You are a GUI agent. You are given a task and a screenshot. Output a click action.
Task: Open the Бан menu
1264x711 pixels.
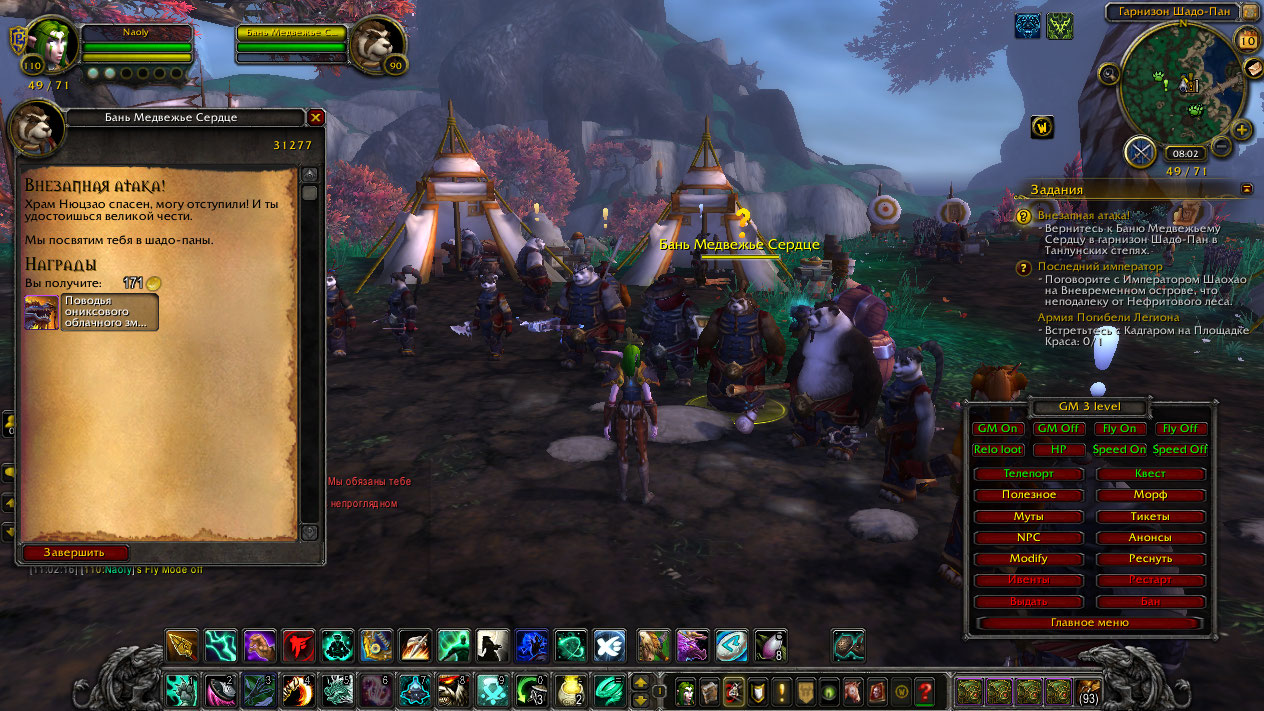point(1150,601)
